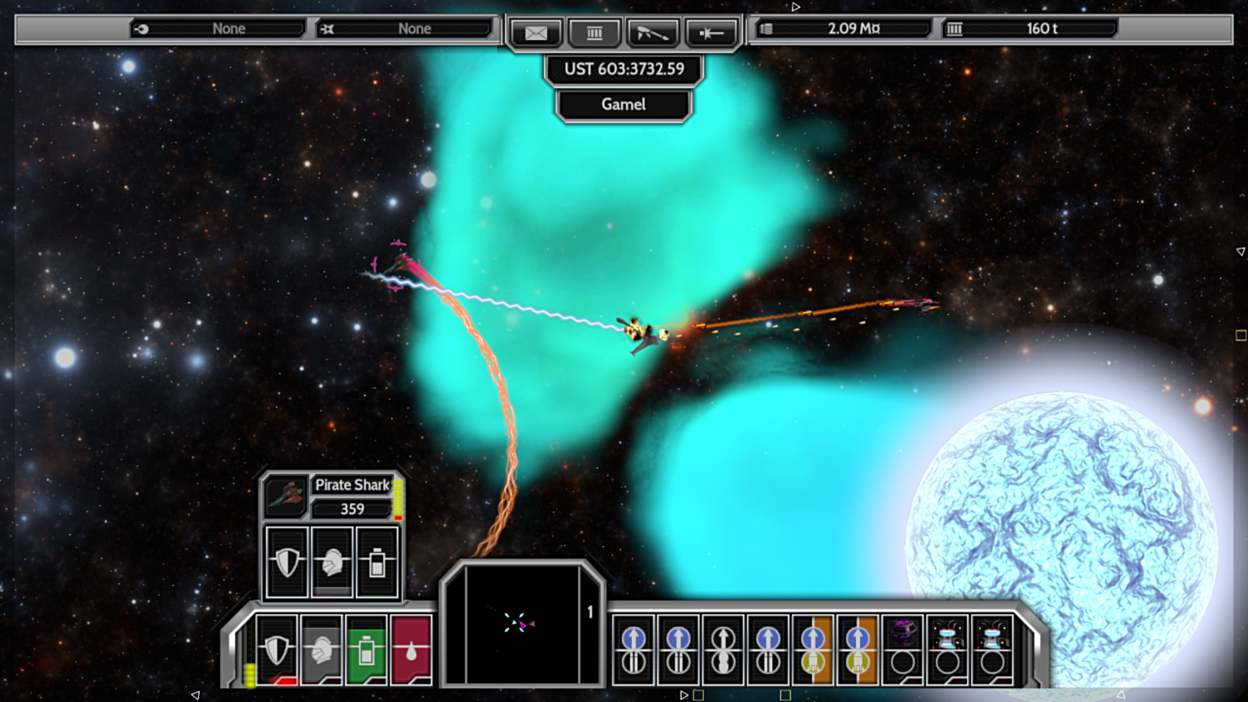Open the messages envelope button

[535, 33]
